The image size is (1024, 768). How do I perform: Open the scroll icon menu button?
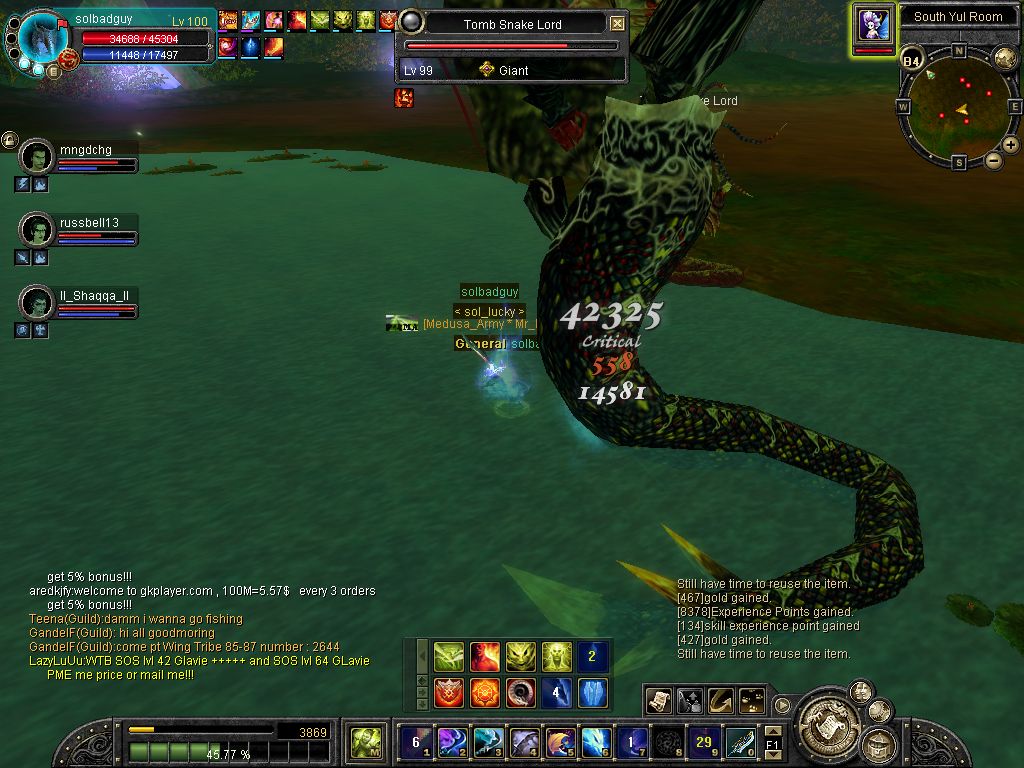(658, 701)
